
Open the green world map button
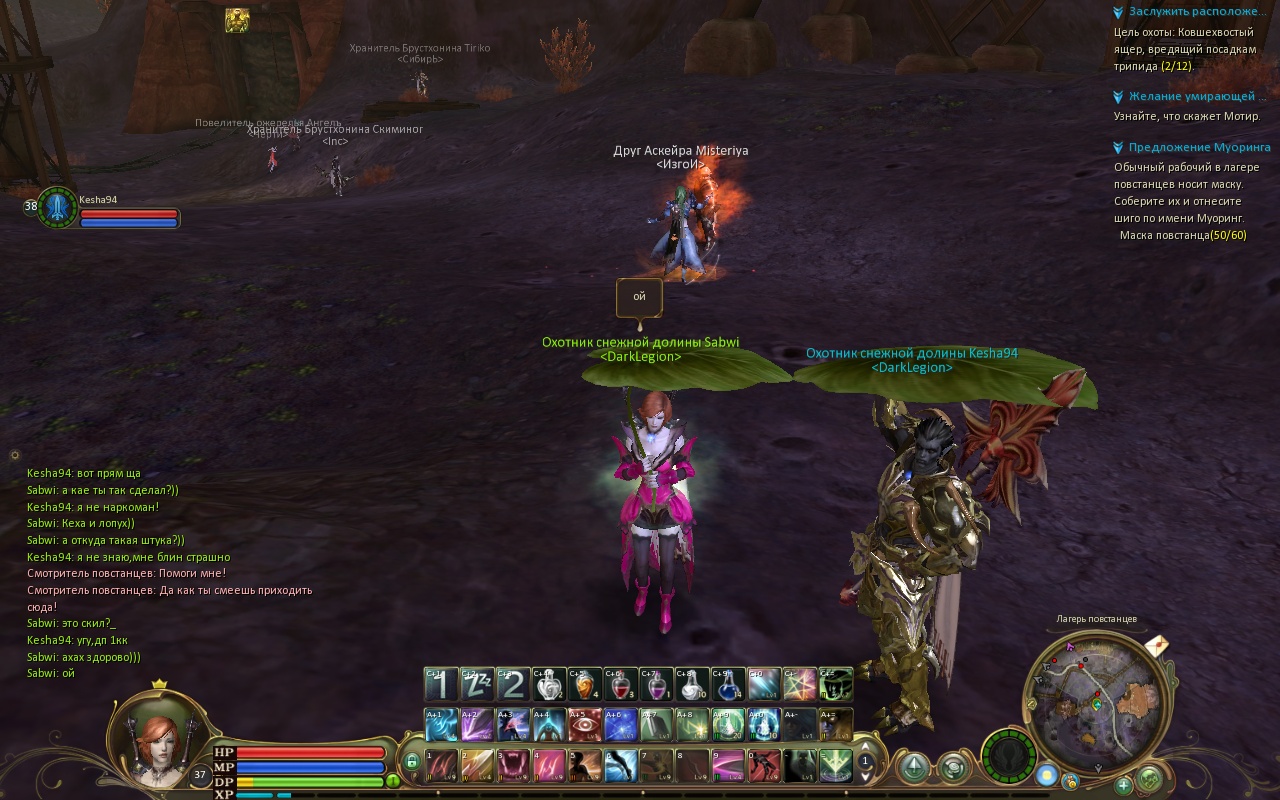coord(1150,776)
